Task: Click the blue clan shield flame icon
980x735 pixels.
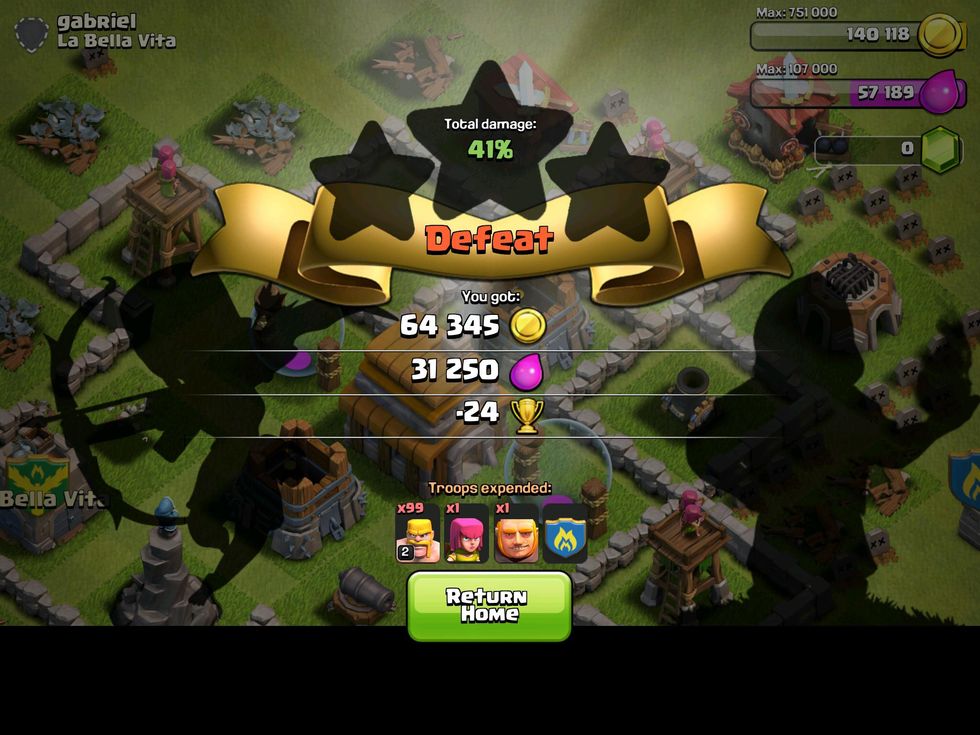Action: click(565, 532)
